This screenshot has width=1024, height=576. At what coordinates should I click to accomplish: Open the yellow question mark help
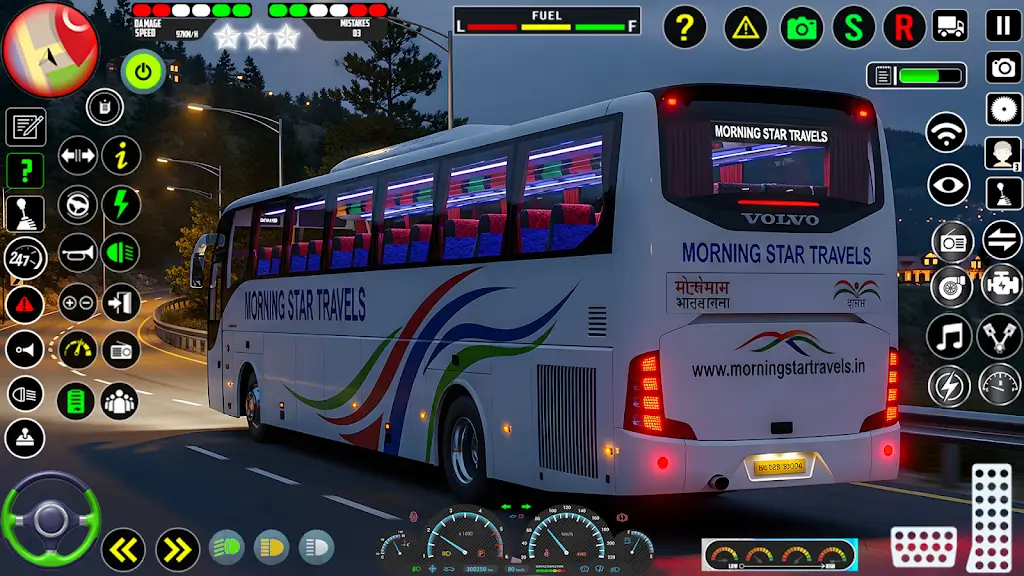[684, 27]
